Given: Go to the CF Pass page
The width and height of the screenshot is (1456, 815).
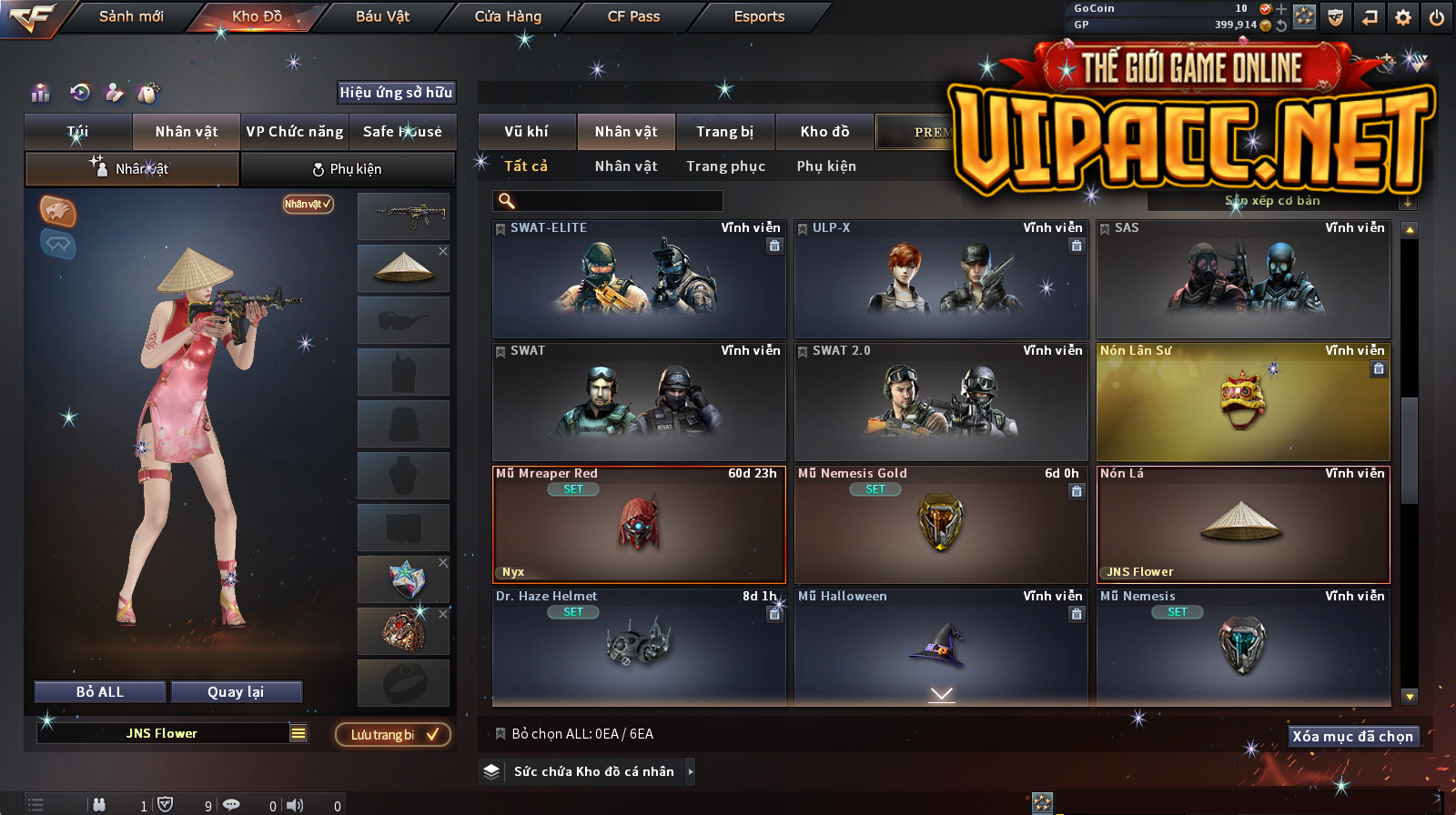Looking at the screenshot, I should pyautogui.click(x=633, y=16).
